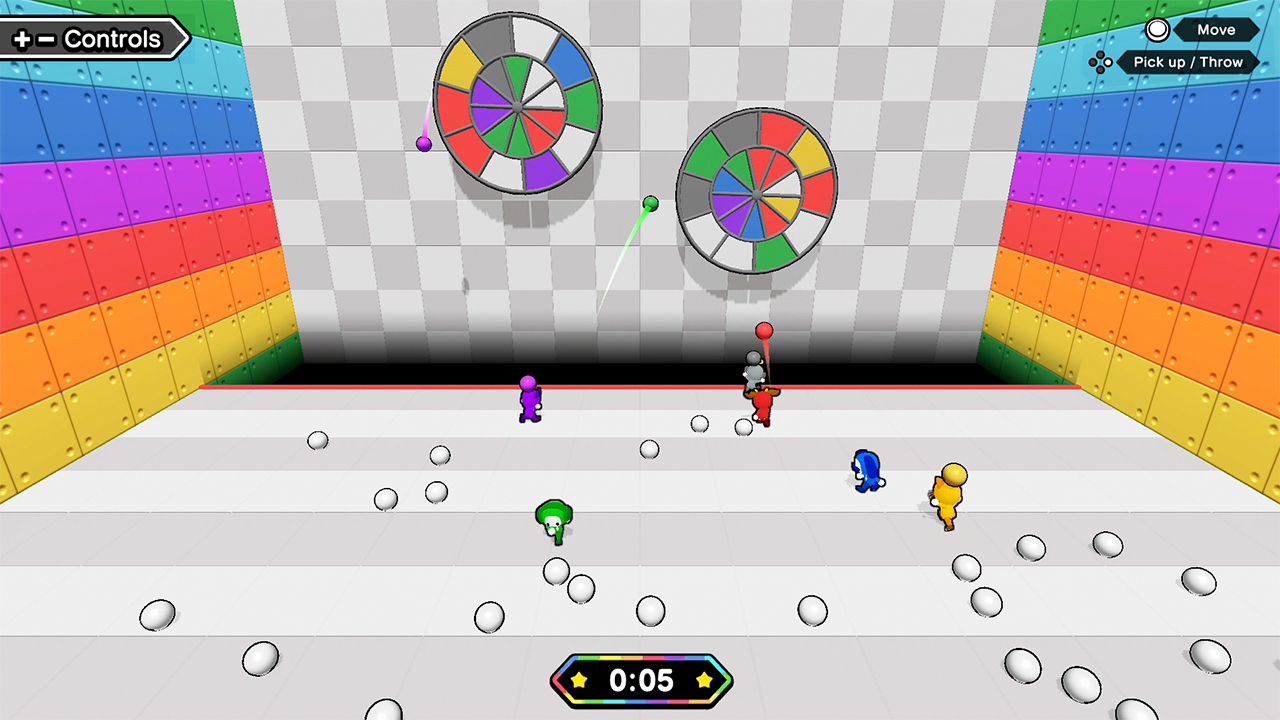Click the red ball above the red character
Image resolution: width=1280 pixels, height=720 pixels.
[765, 330]
